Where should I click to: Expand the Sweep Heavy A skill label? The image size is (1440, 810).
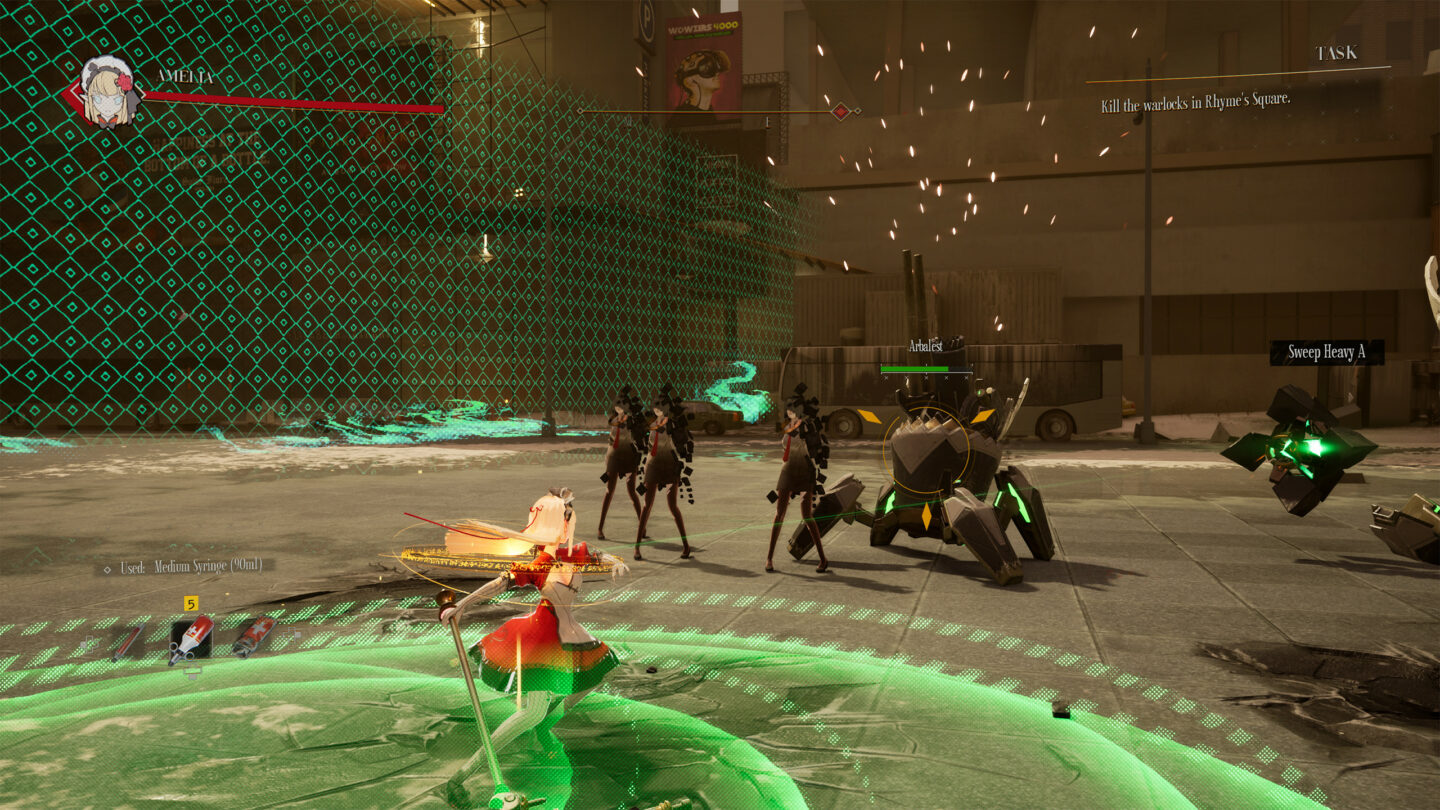(x=1326, y=350)
